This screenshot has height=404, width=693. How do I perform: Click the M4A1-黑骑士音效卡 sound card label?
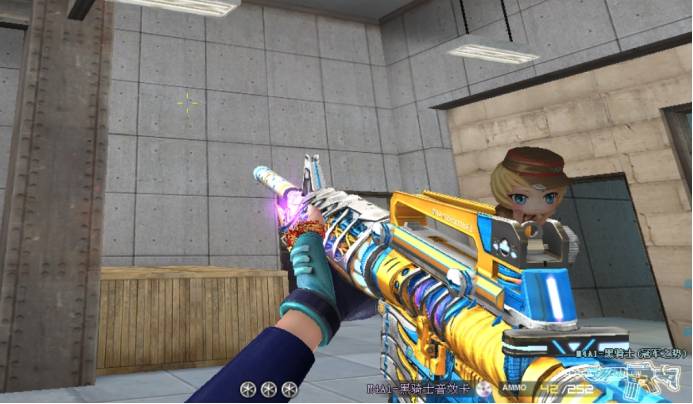pyautogui.click(x=414, y=388)
